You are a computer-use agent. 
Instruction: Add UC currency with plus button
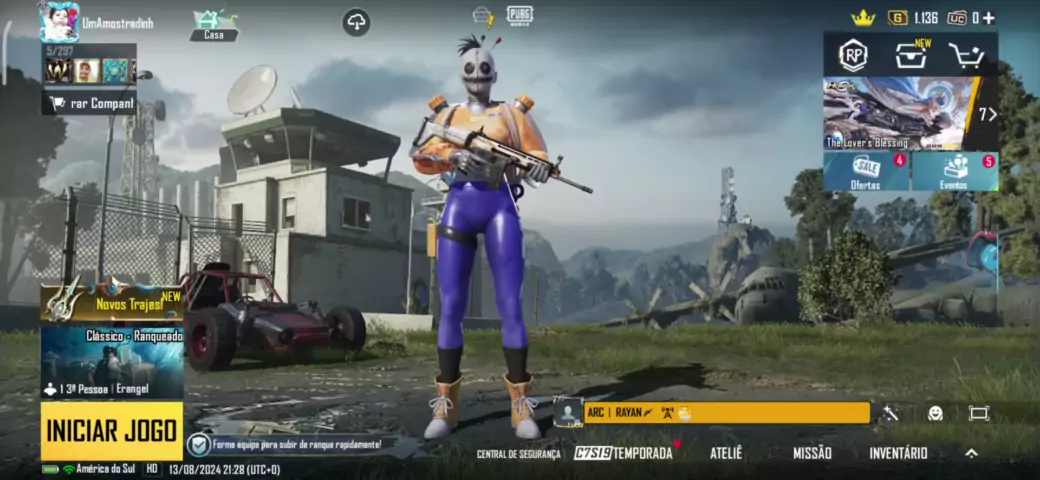989,18
